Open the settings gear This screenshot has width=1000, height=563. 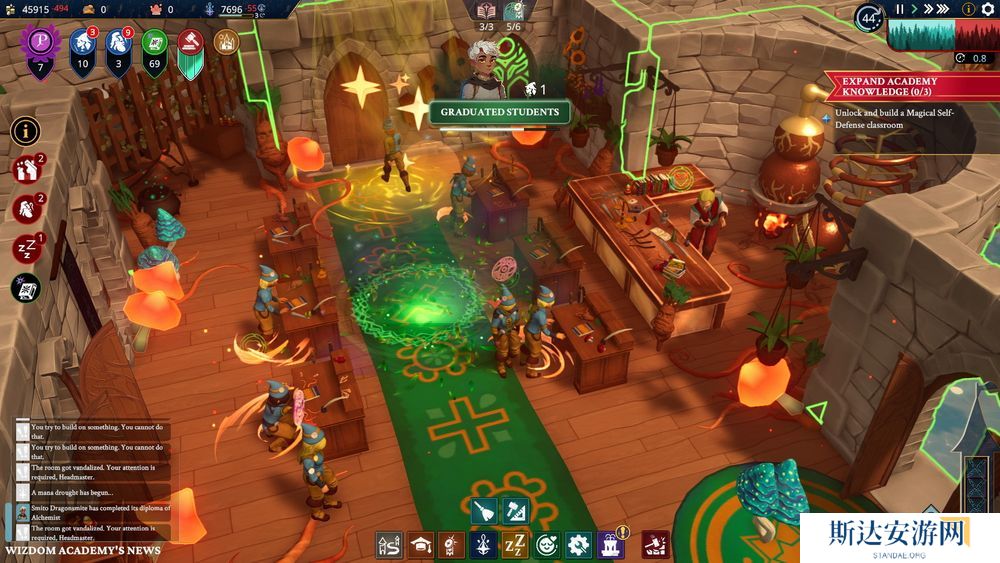[x=987, y=9]
